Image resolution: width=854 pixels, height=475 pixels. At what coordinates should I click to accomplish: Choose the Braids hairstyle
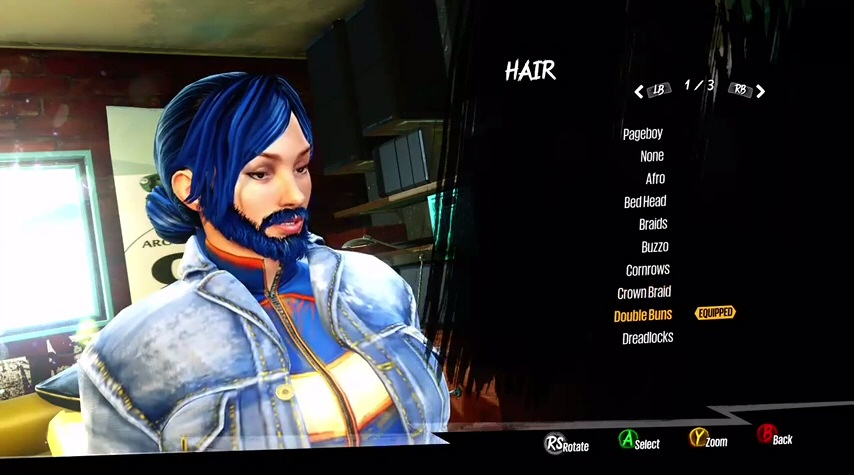[652, 224]
